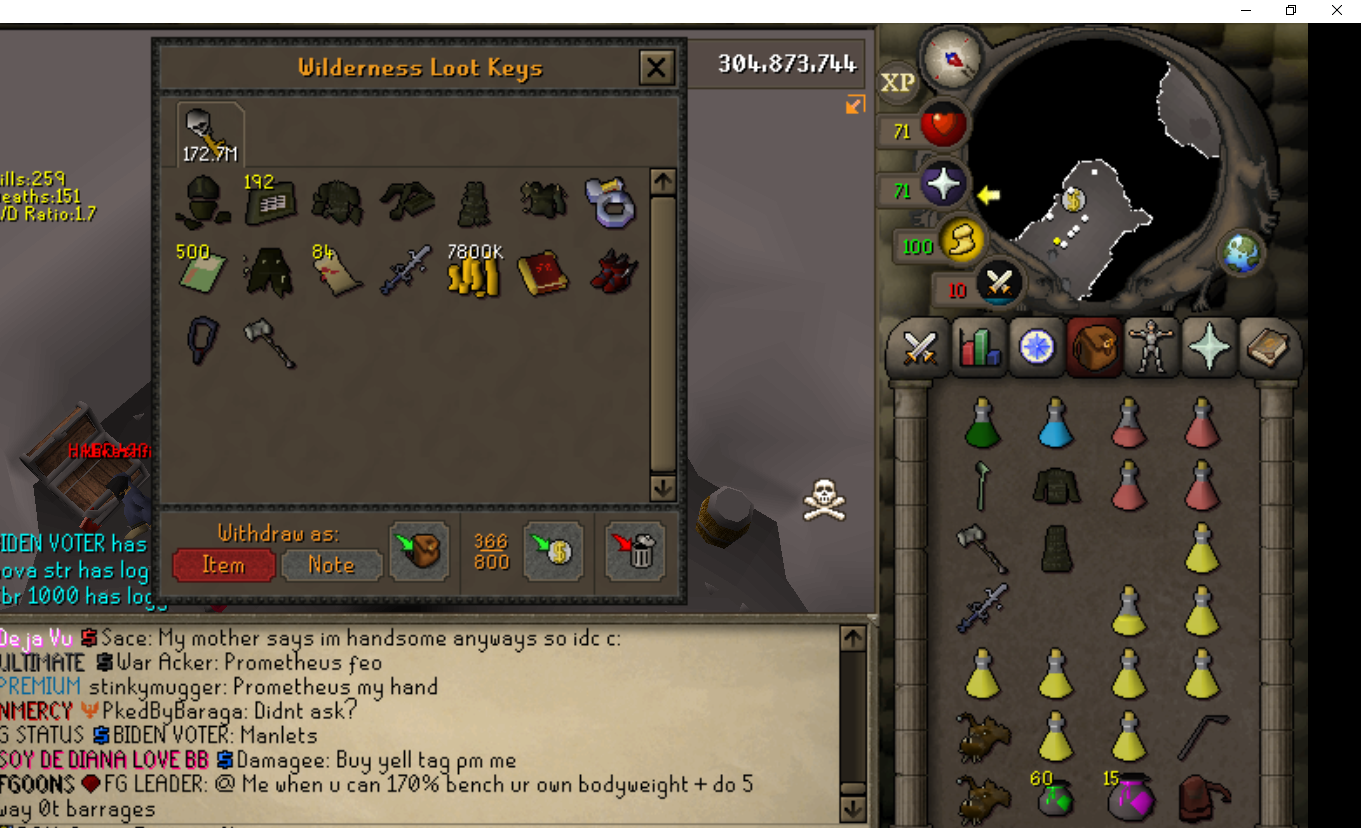Toggle the orange XP drops arrow near the counter

855,104
